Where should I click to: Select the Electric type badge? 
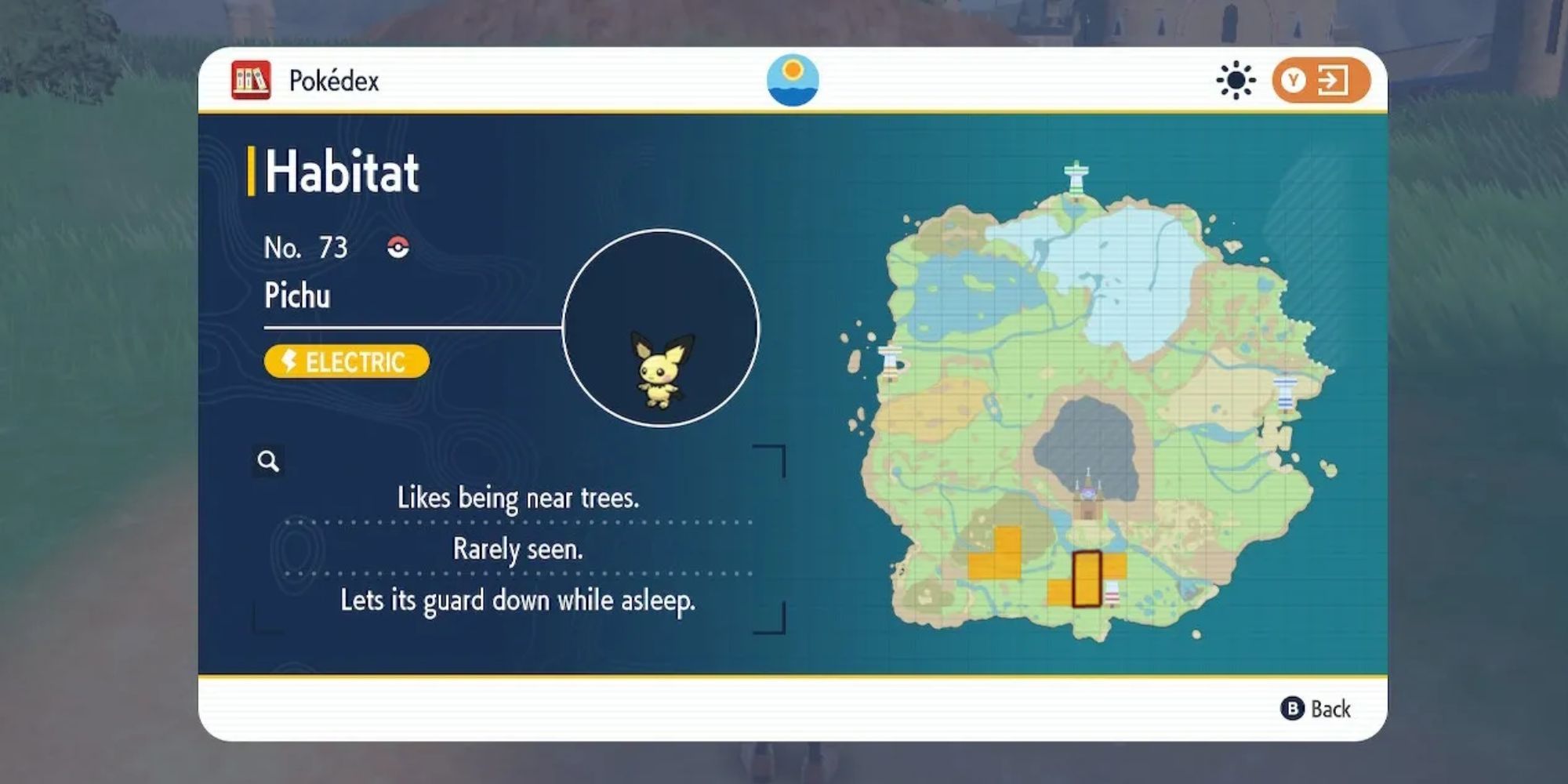point(345,362)
